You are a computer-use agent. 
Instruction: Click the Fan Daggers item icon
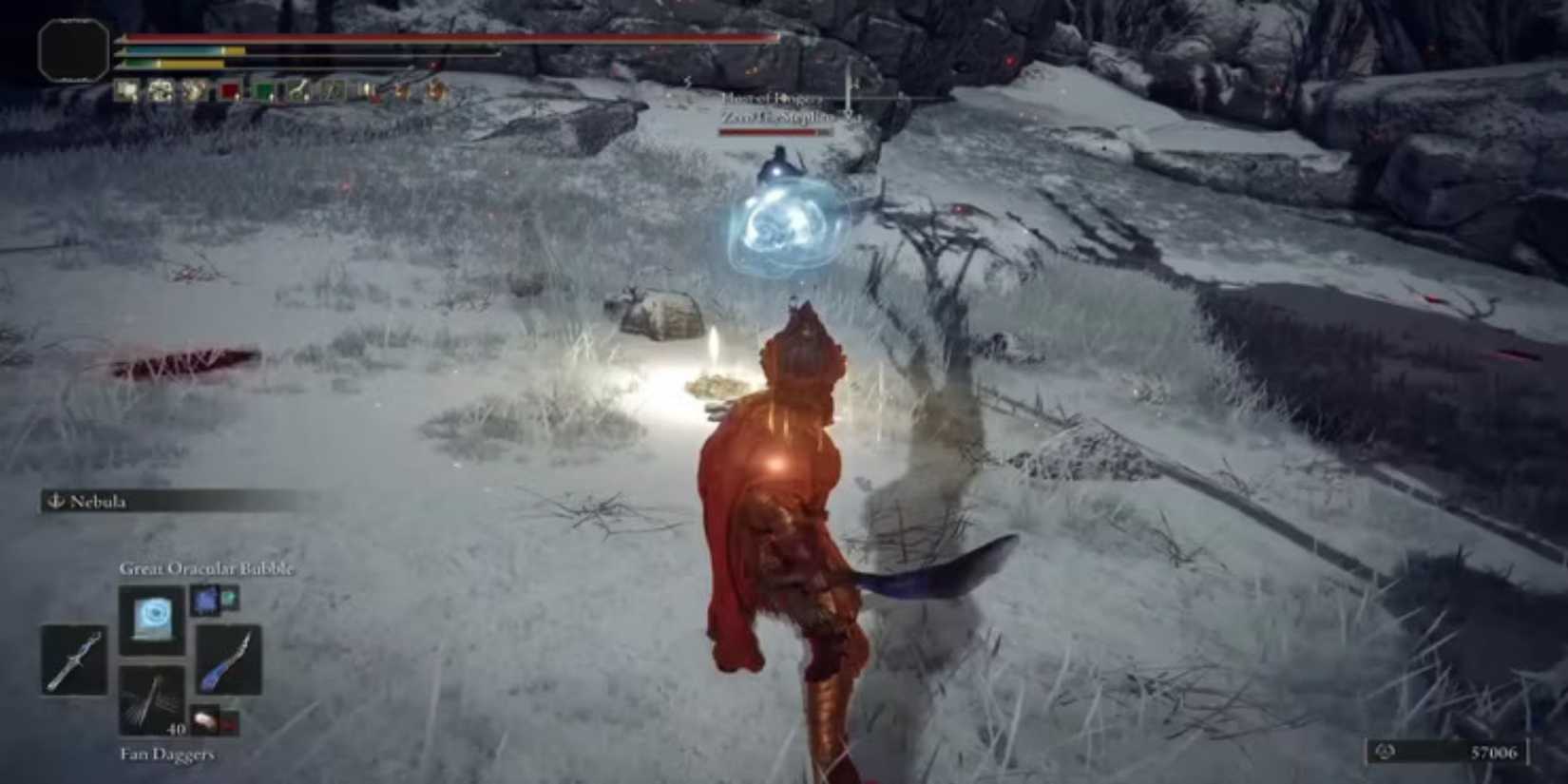[x=152, y=699]
